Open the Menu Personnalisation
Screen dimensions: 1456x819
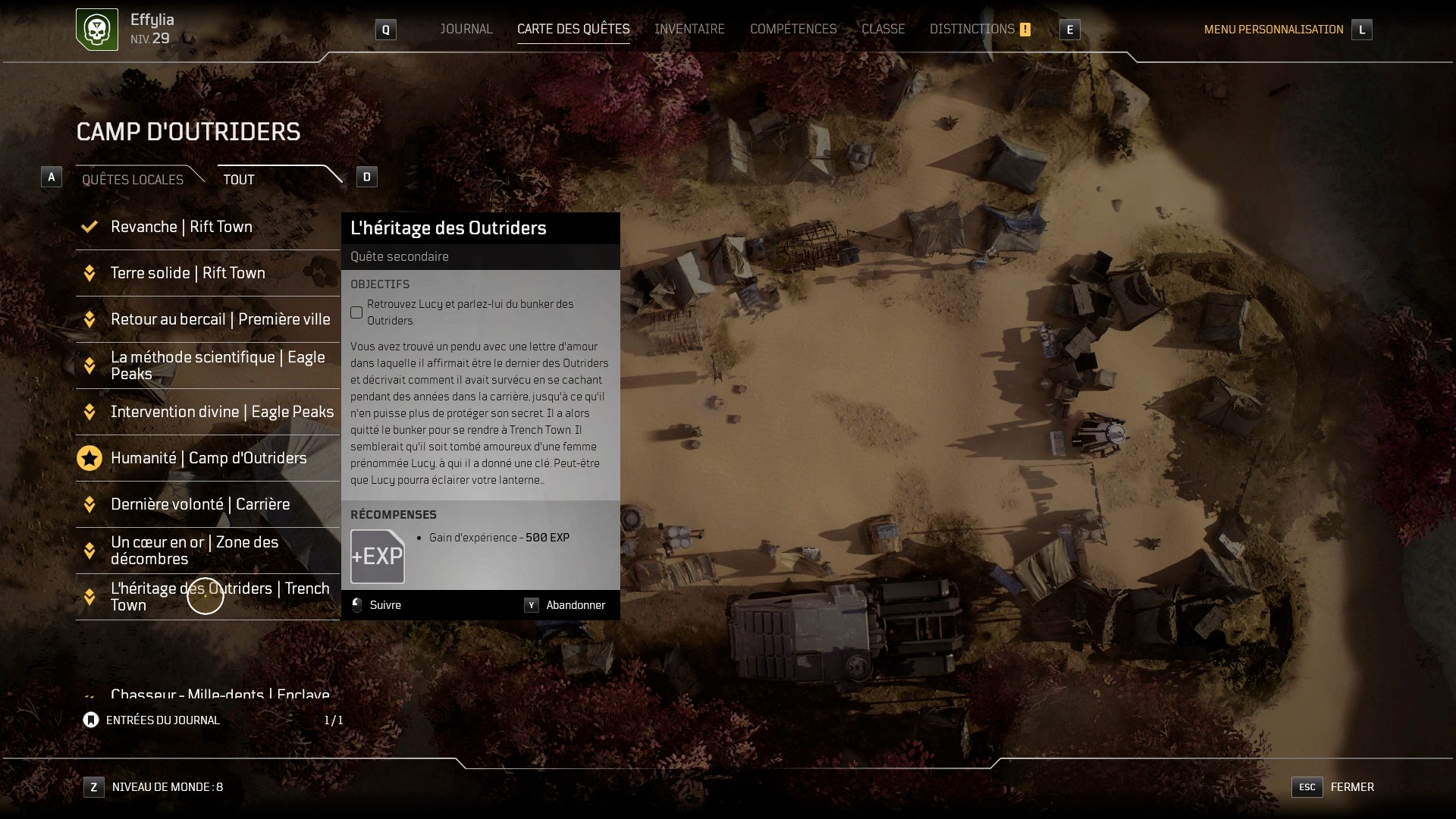[1273, 30]
